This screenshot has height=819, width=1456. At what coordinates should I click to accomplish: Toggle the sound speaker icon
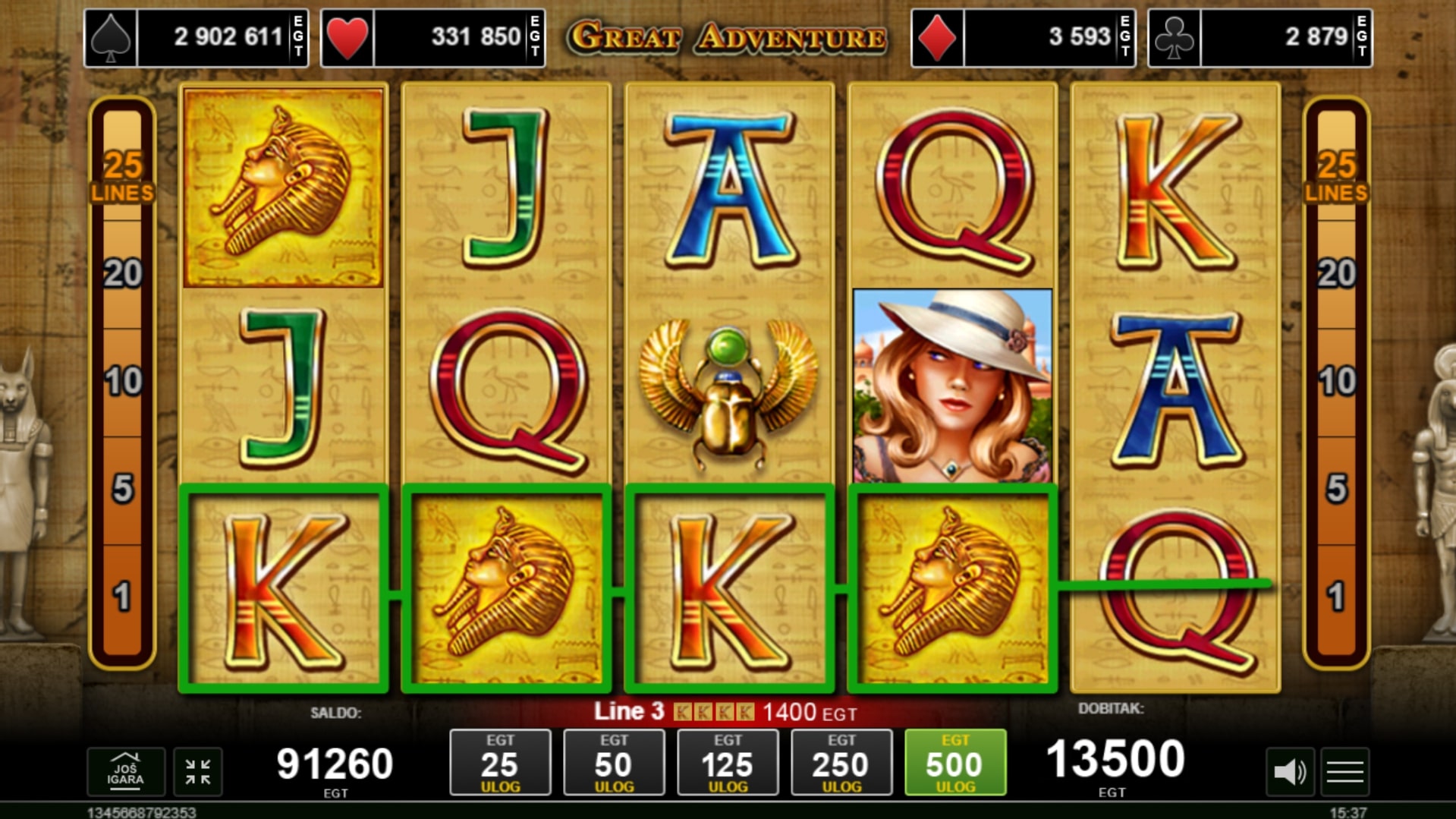[x=1289, y=773]
